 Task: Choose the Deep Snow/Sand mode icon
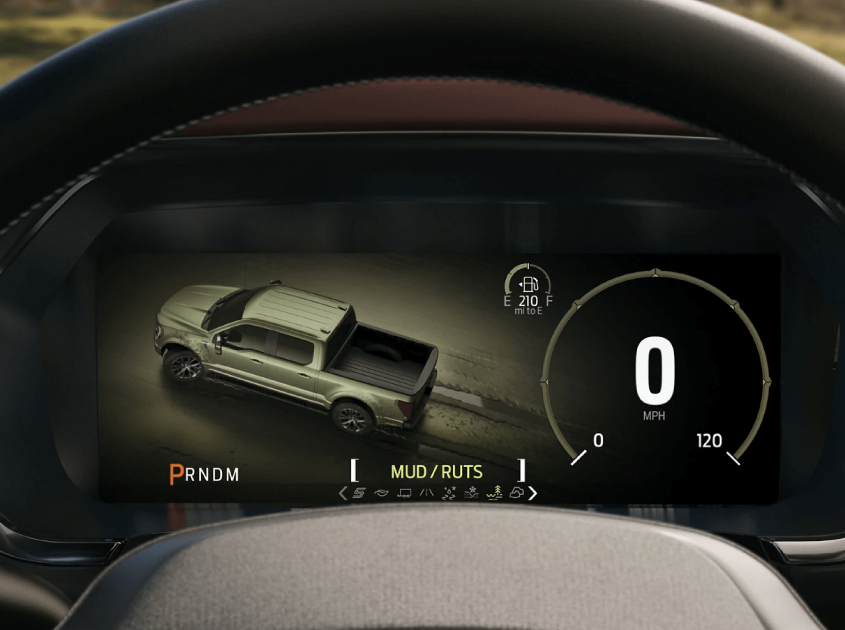click(471, 493)
